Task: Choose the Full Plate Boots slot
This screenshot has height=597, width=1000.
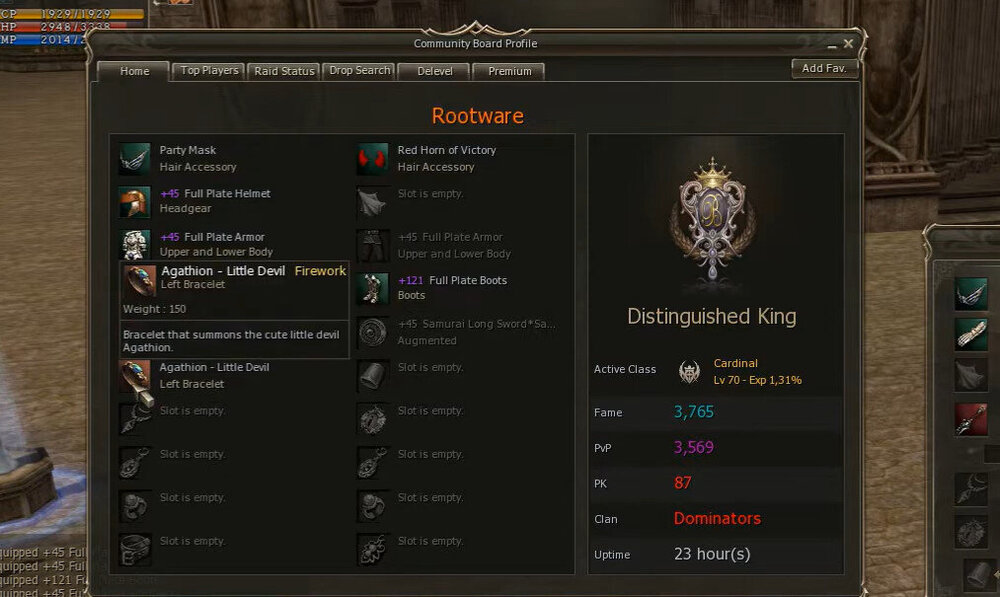Action: [373, 288]
